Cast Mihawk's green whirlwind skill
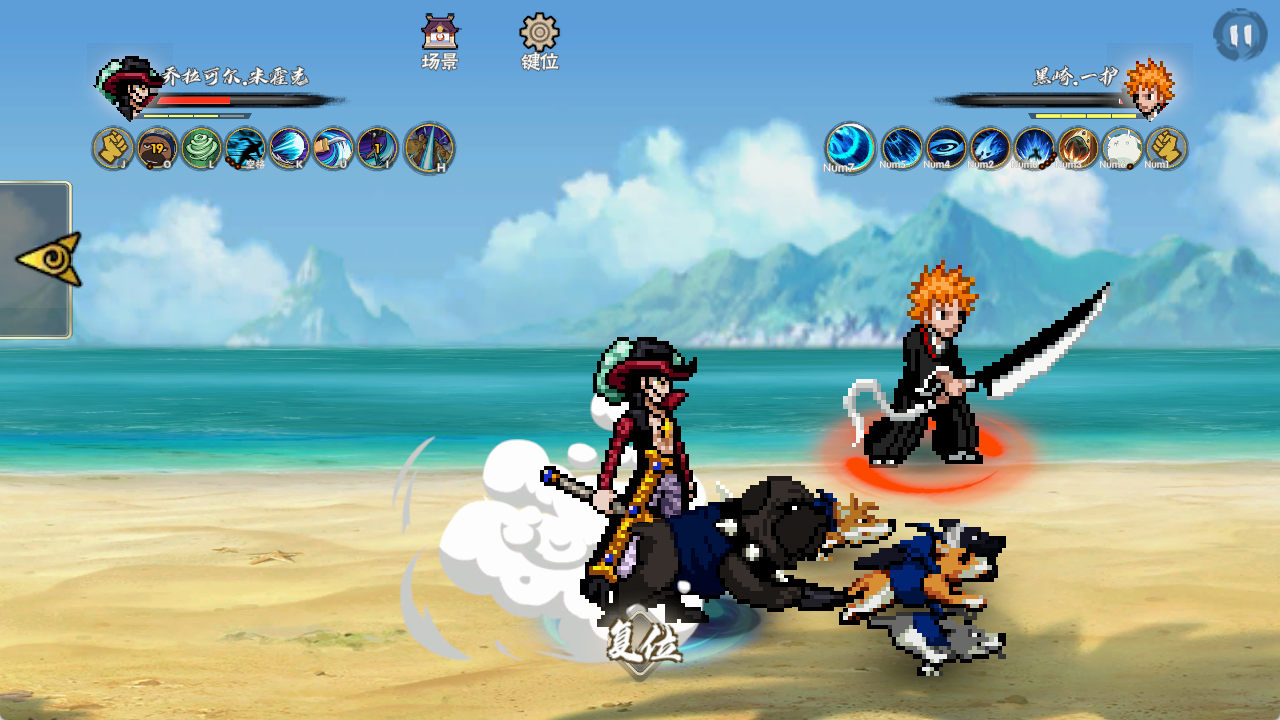This screenshot has height=720, width=1280. pyautogui.click(x=201, y=148)
